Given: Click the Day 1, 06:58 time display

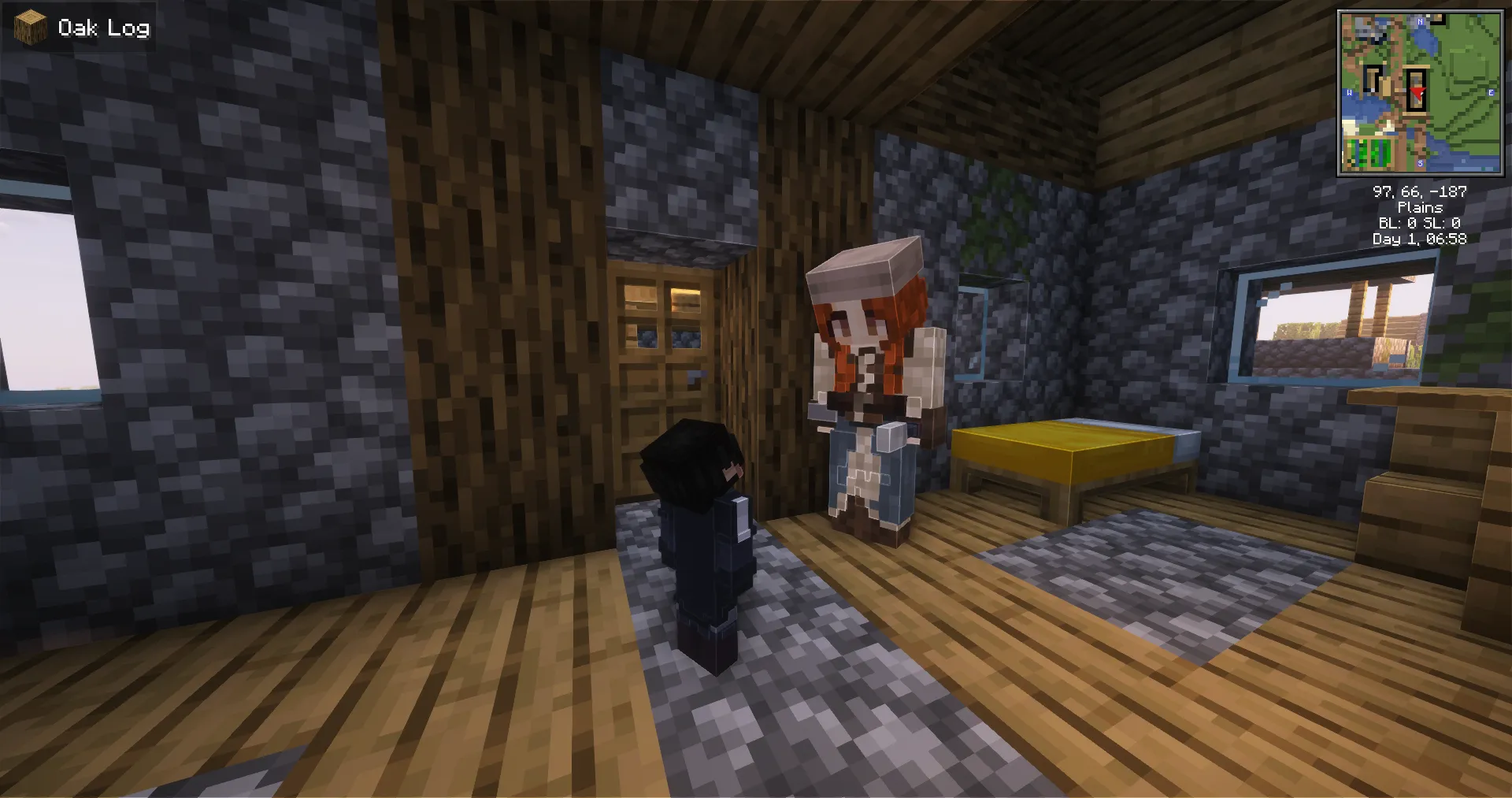Looking at the screenshot, I should click(1421, 238).
